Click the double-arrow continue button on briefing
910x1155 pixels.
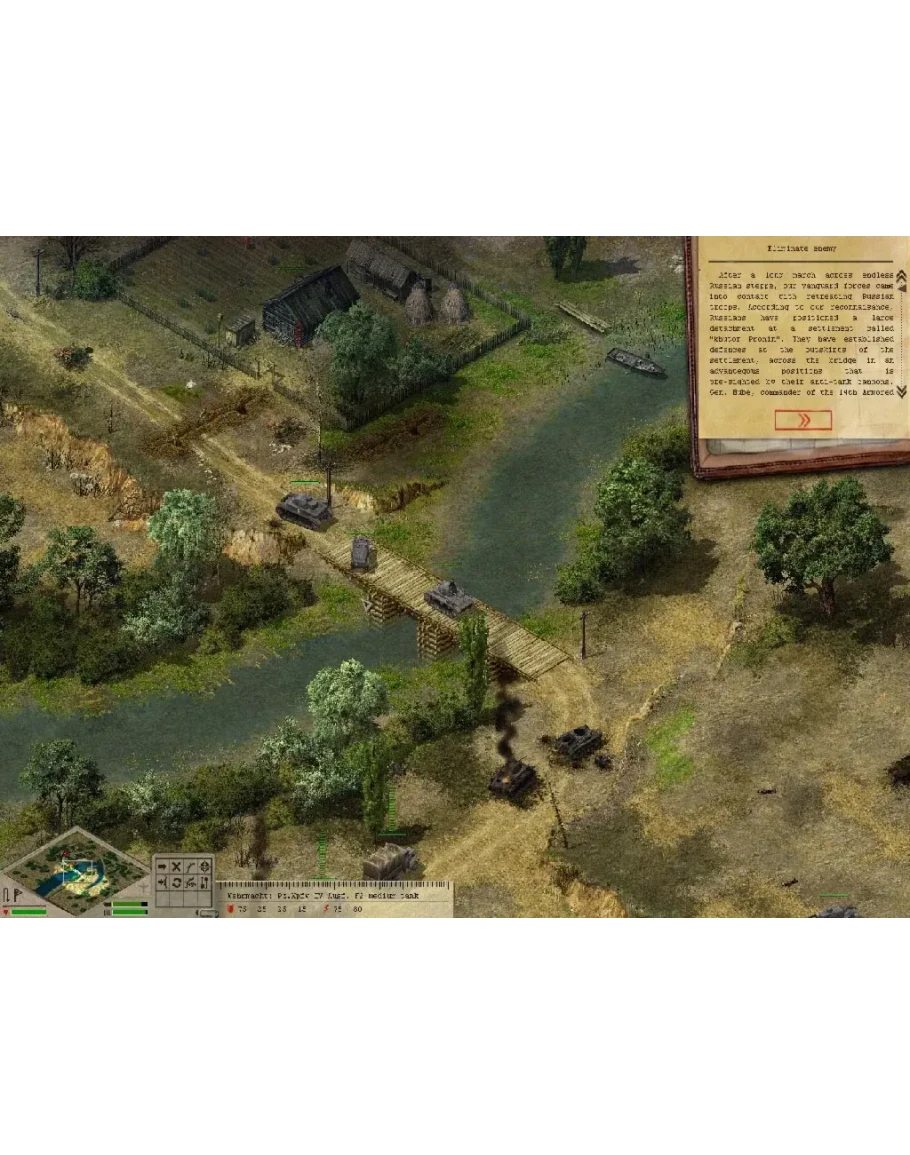[x=802, y=420]
